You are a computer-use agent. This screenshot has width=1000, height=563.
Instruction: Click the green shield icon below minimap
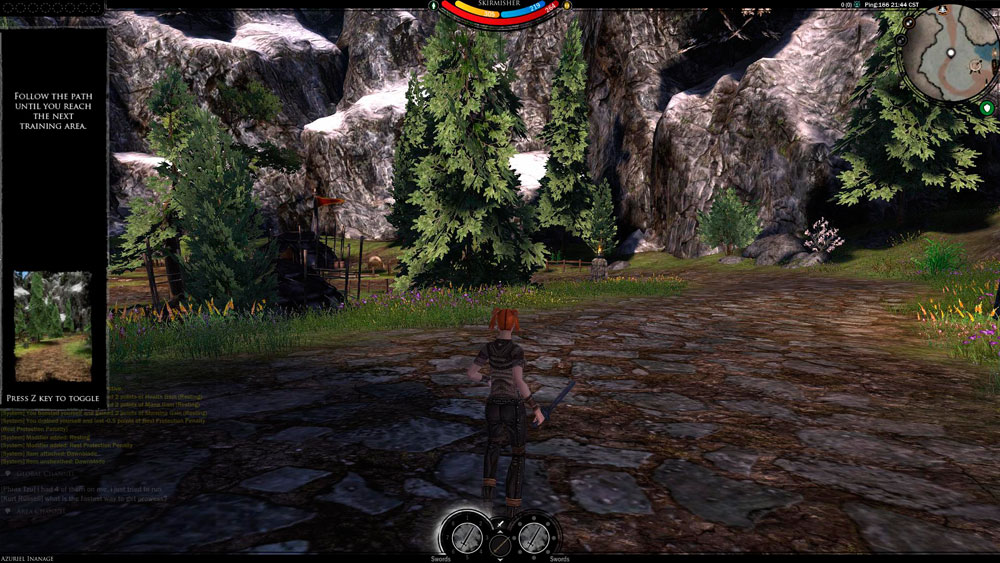988,107
